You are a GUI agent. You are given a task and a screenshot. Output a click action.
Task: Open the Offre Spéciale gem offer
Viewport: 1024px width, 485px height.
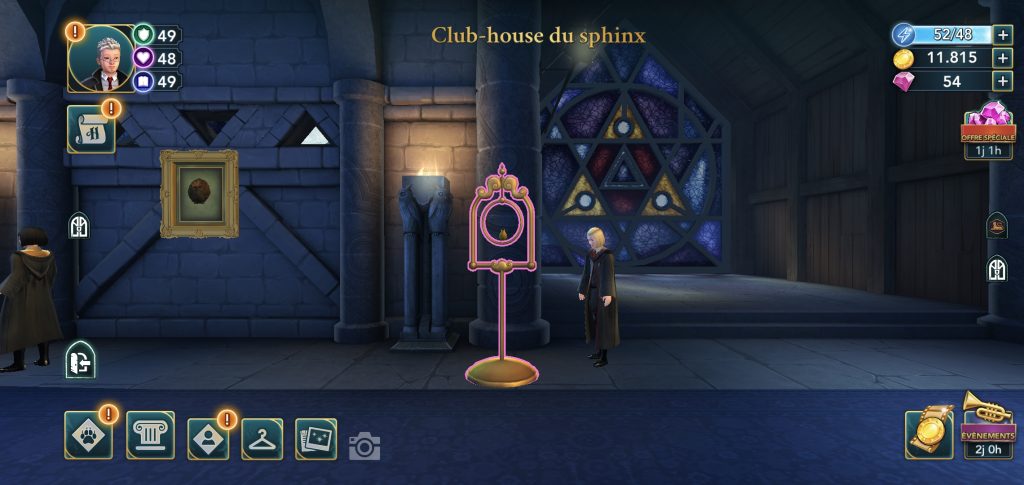[987, 128]
